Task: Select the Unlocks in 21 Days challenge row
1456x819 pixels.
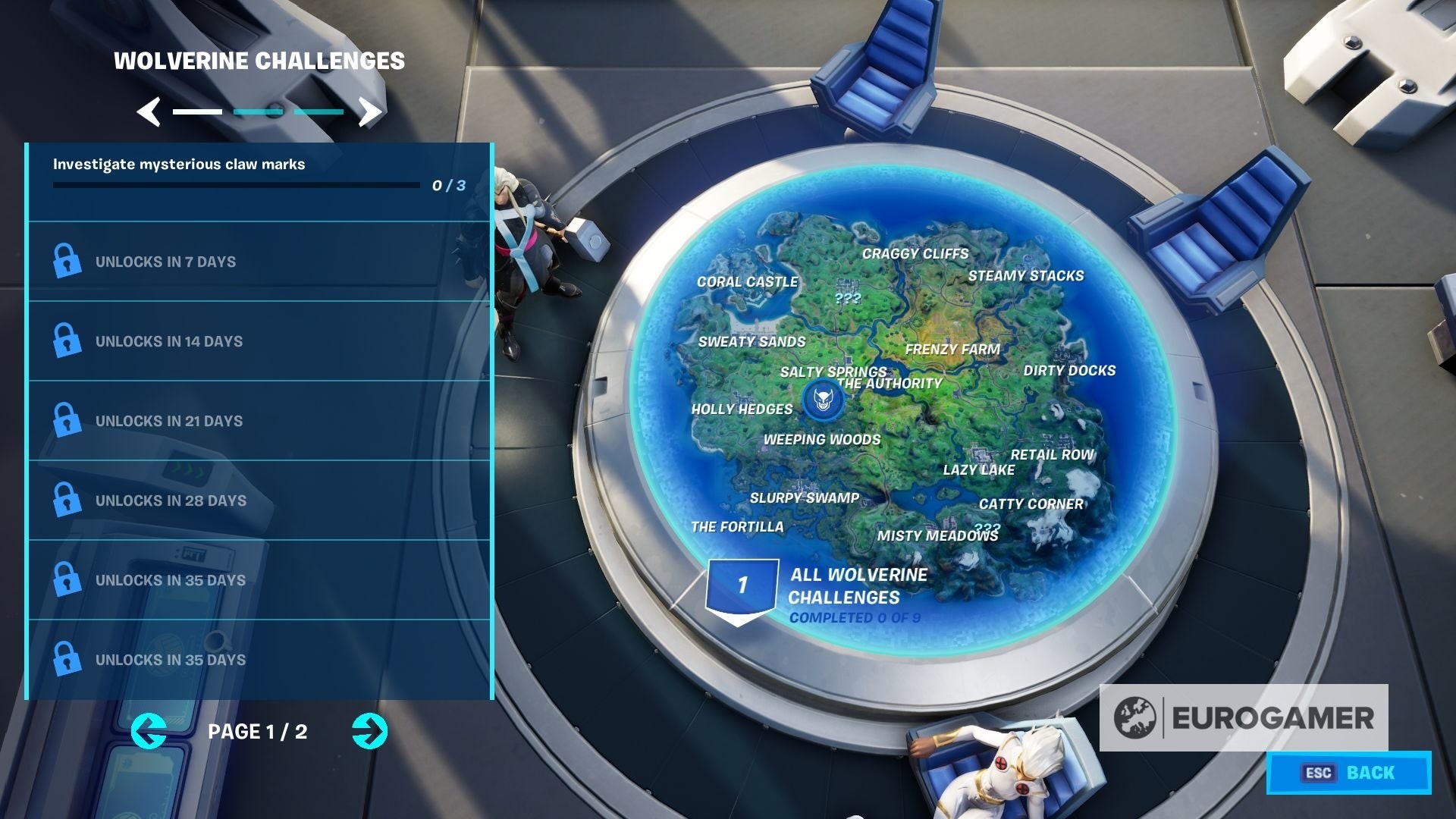Action: coord(259,421)
